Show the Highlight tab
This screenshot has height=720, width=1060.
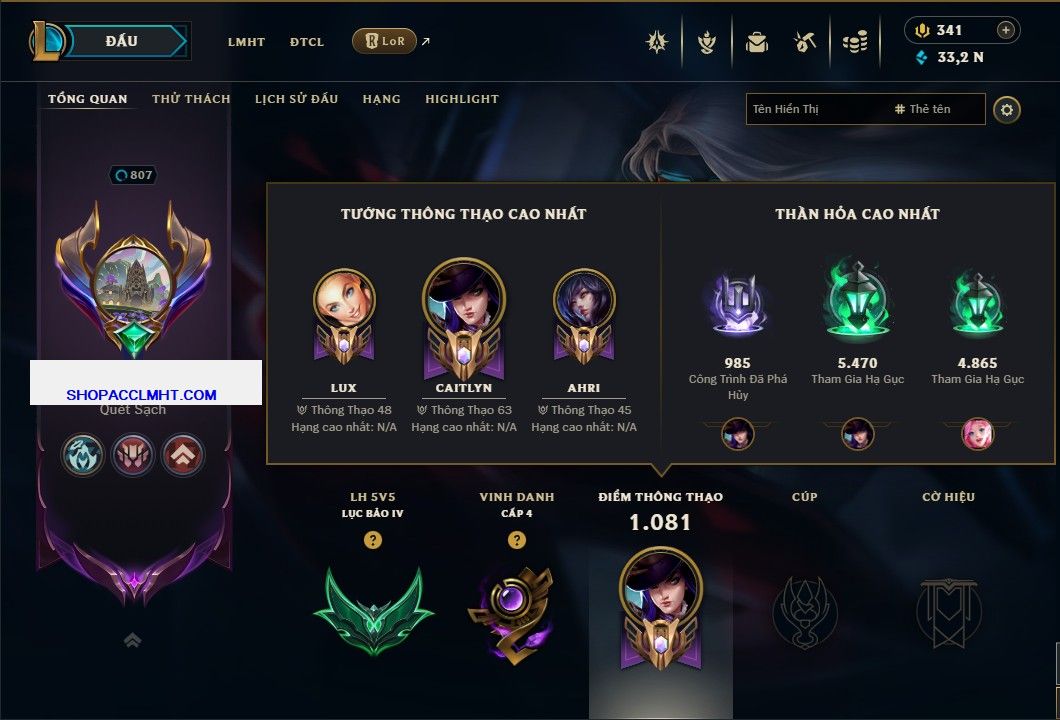click(461, 99)
